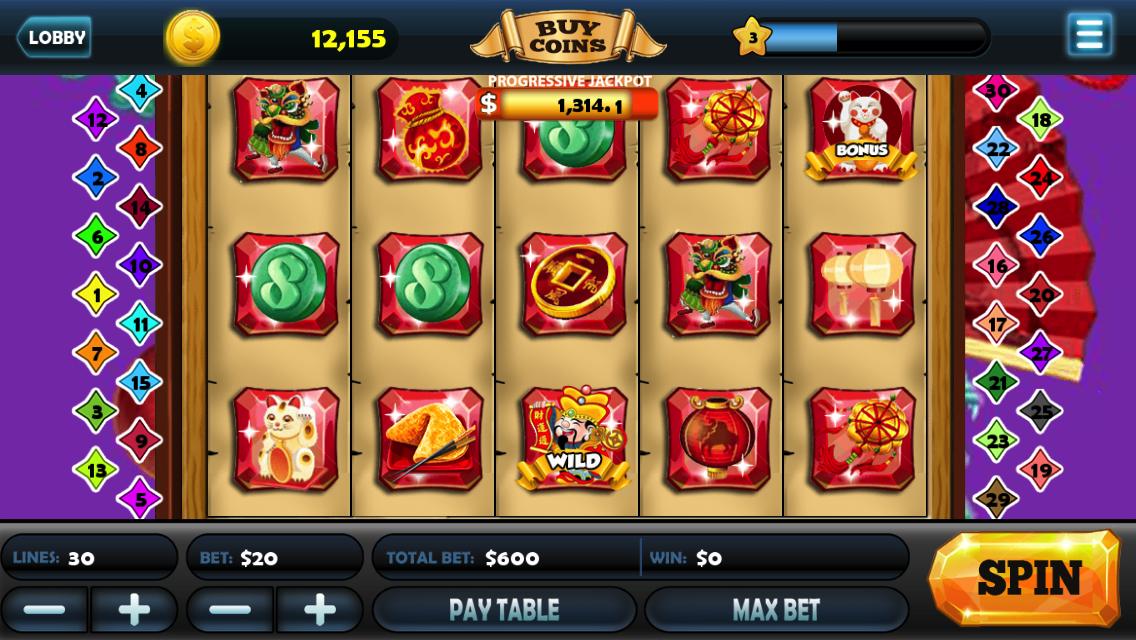
Task: Return to the Lobby
Action: pos(54,38)
